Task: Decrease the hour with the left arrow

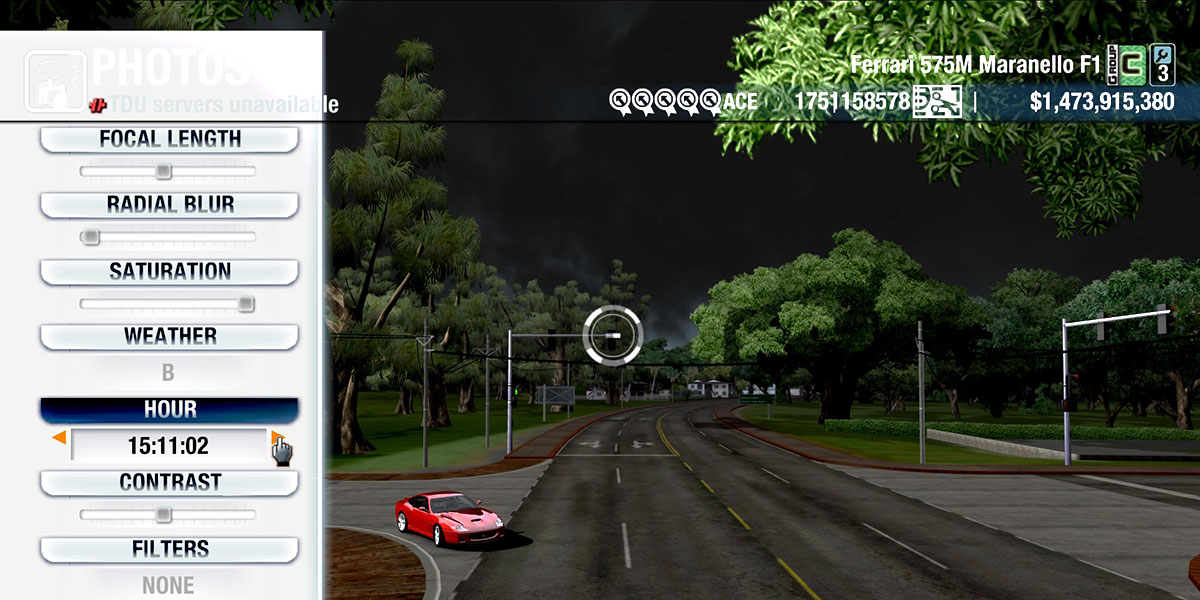Action: 60,438
